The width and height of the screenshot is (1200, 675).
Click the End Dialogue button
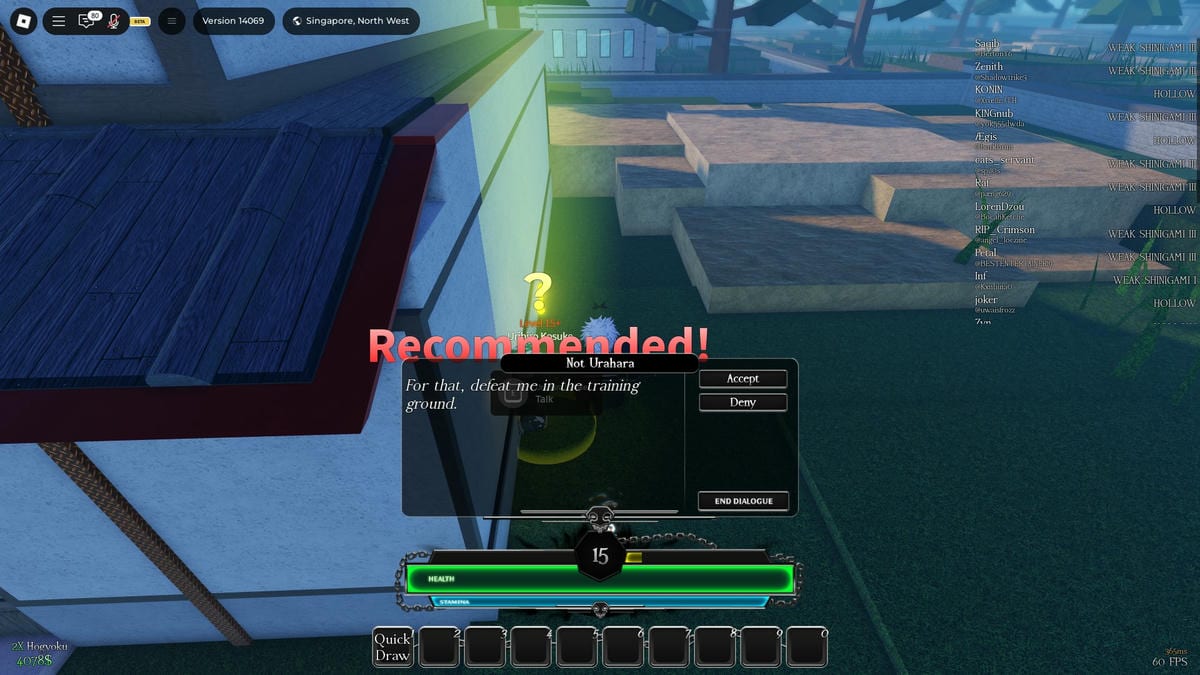pos(743,501)
